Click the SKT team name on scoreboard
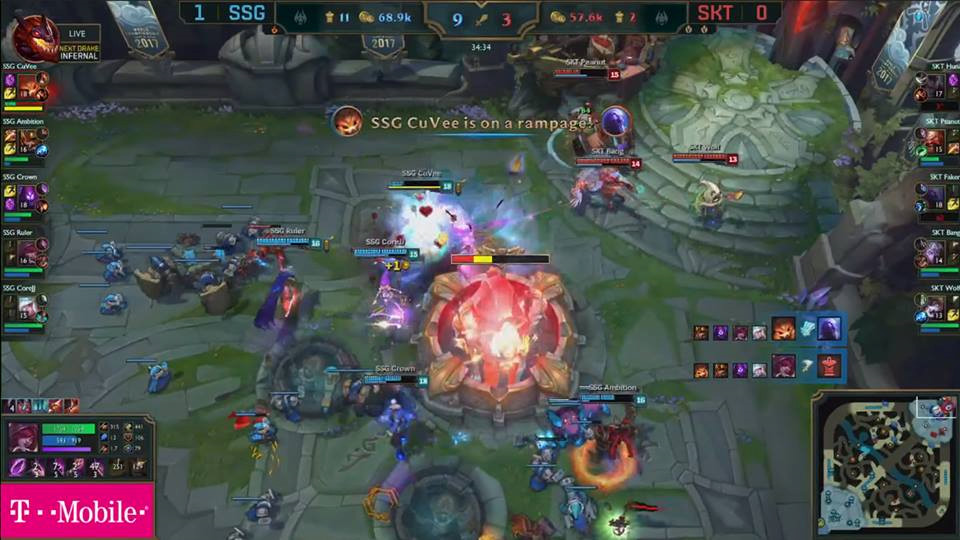Image resolution: width=960 pixels, height=540 pixels. (713, 14)
